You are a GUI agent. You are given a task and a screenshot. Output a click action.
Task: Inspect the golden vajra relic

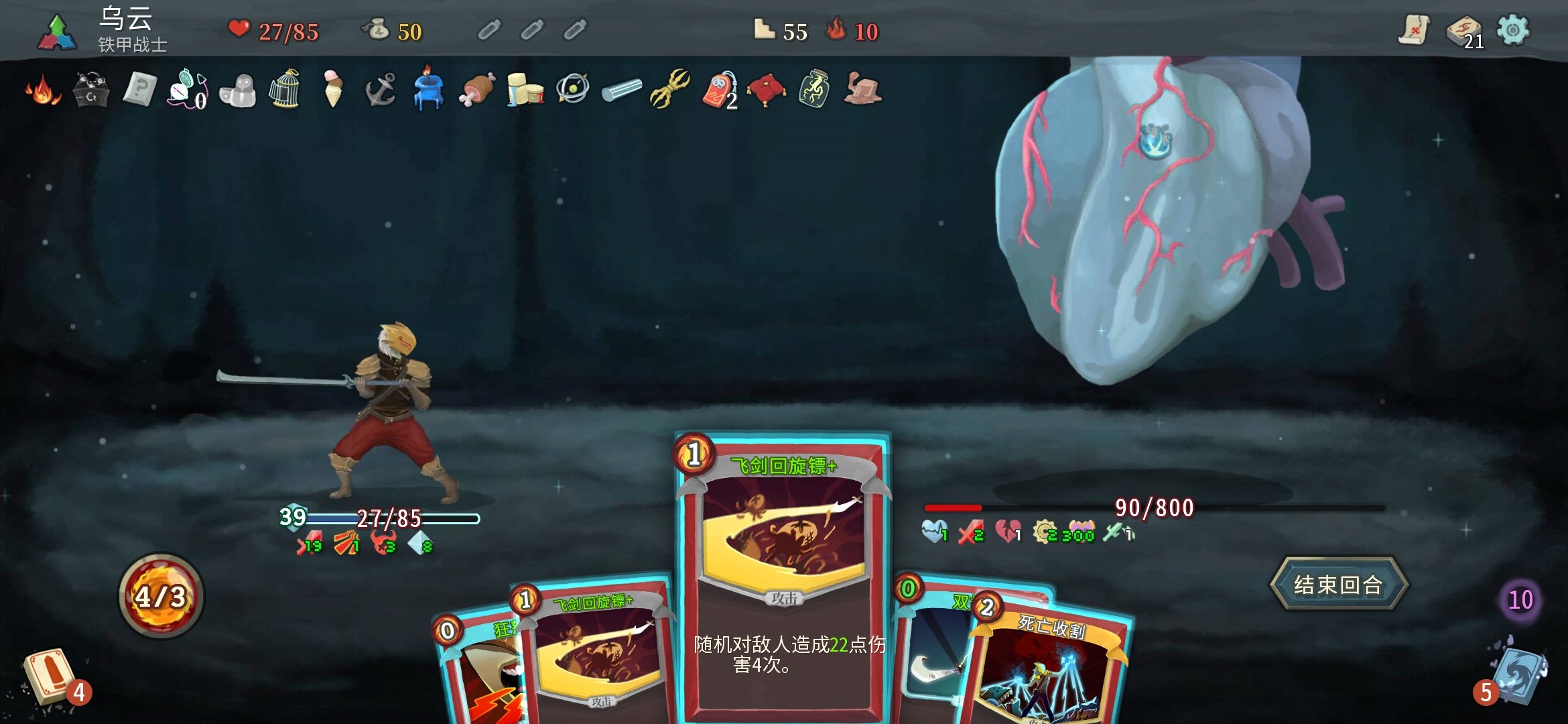click(669, 89)
